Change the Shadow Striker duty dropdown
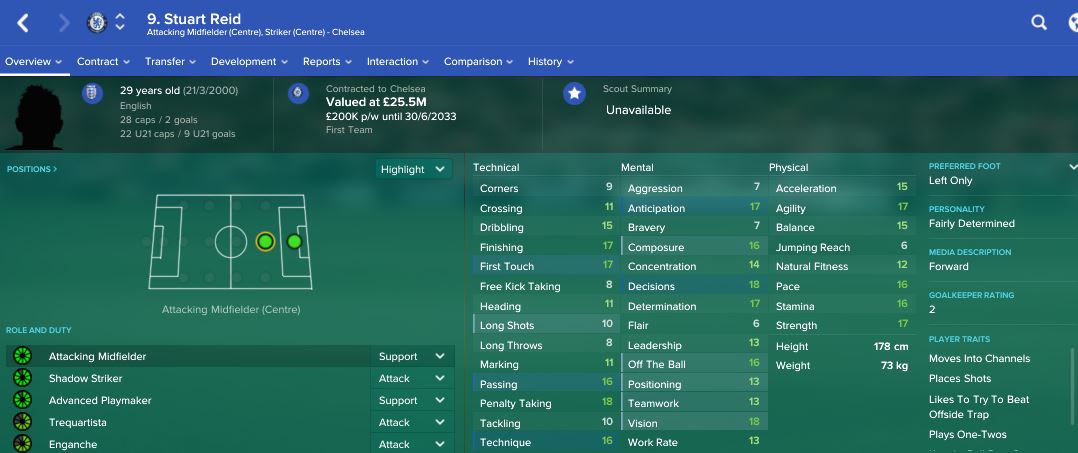The width and height of the screenshot is (1078, 453). [x=412, y=379]
